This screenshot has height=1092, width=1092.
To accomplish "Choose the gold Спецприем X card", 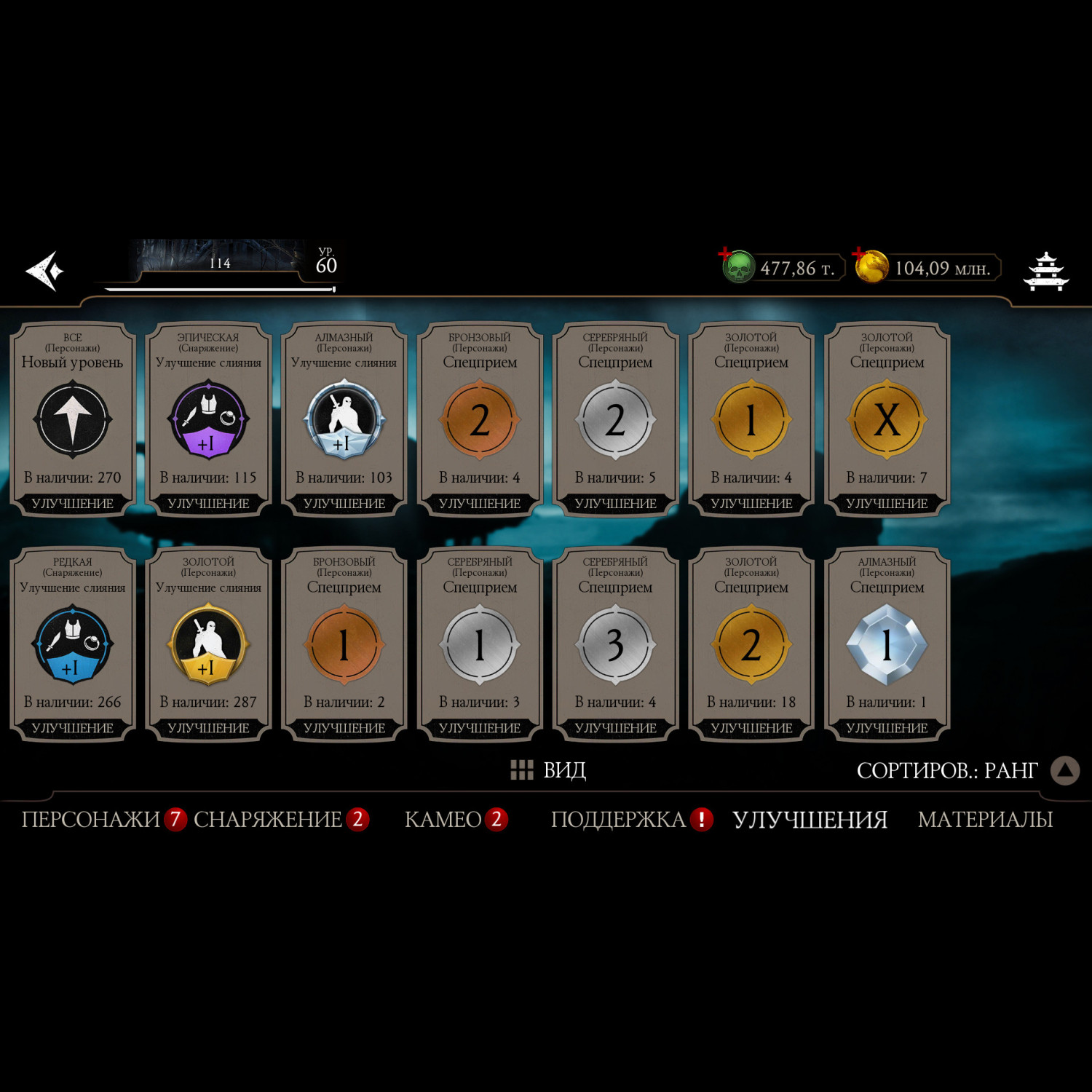I will pyautogui.click(x=887, y=420).
